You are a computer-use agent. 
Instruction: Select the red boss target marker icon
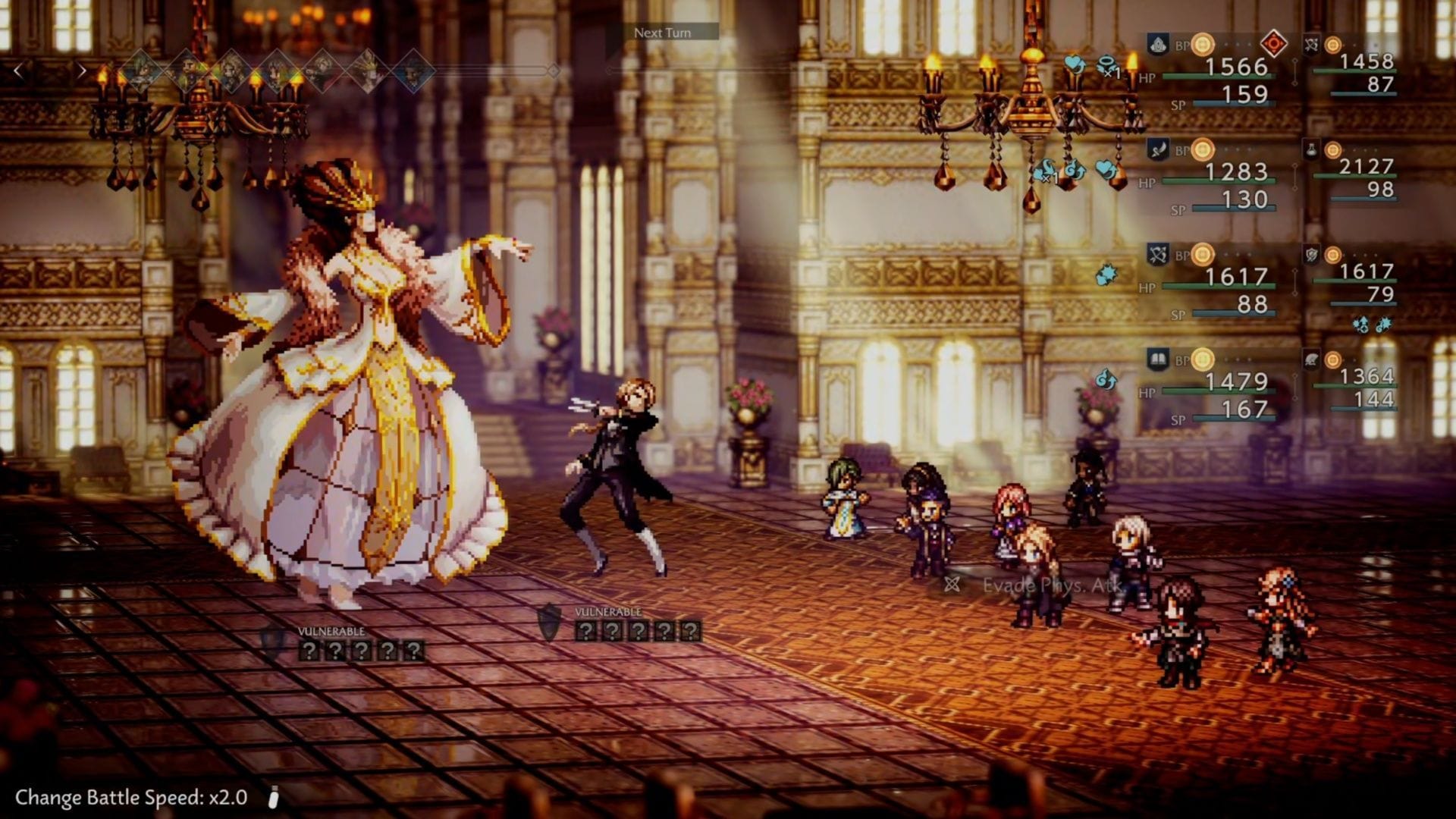click(x=1273, y=42)
